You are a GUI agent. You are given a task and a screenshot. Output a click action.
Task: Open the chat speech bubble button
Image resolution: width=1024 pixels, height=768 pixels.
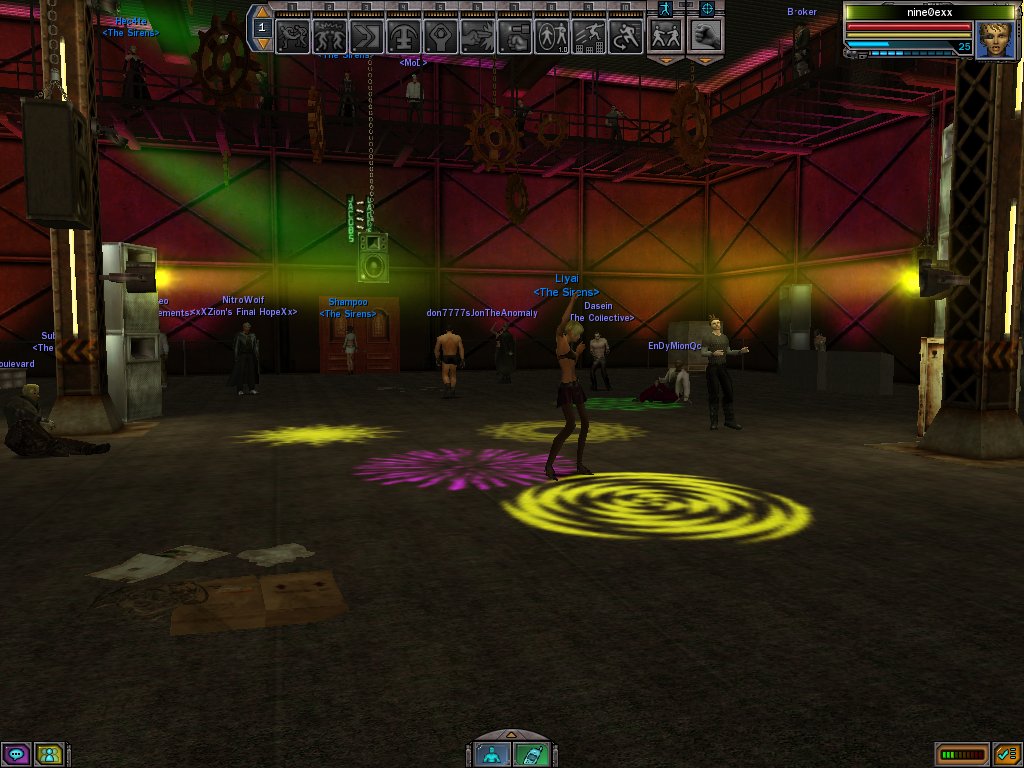point(16,754)
